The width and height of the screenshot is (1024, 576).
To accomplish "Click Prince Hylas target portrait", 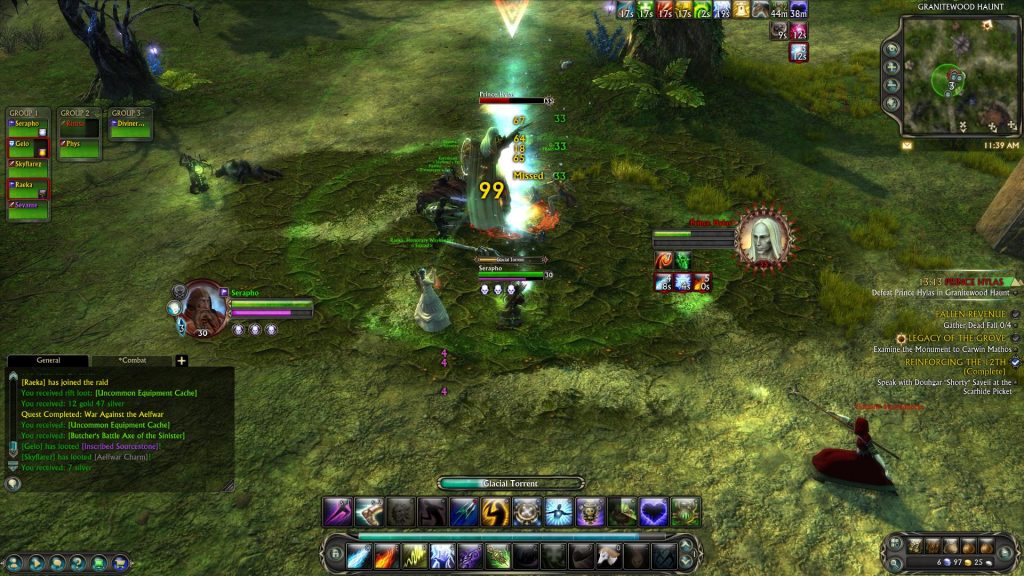I will (761, 240).
